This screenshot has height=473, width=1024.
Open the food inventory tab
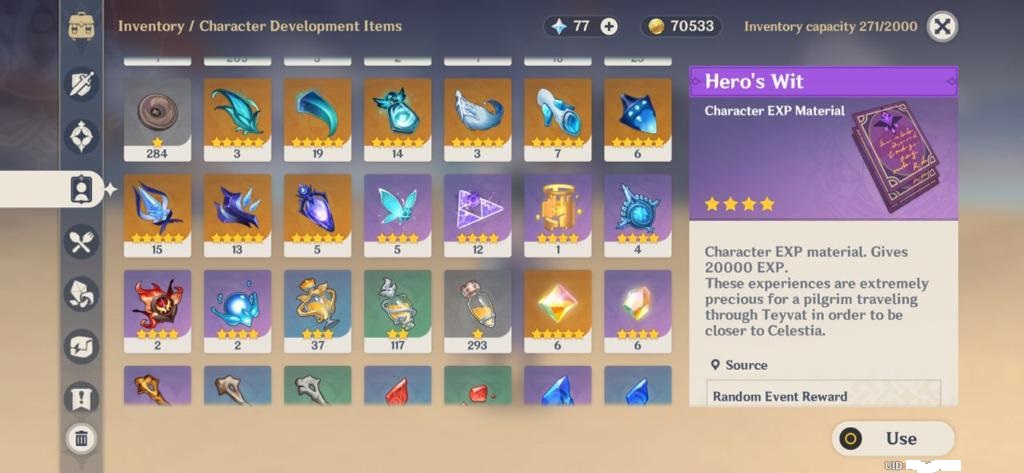pyautogui.click(x=82, y=241)
